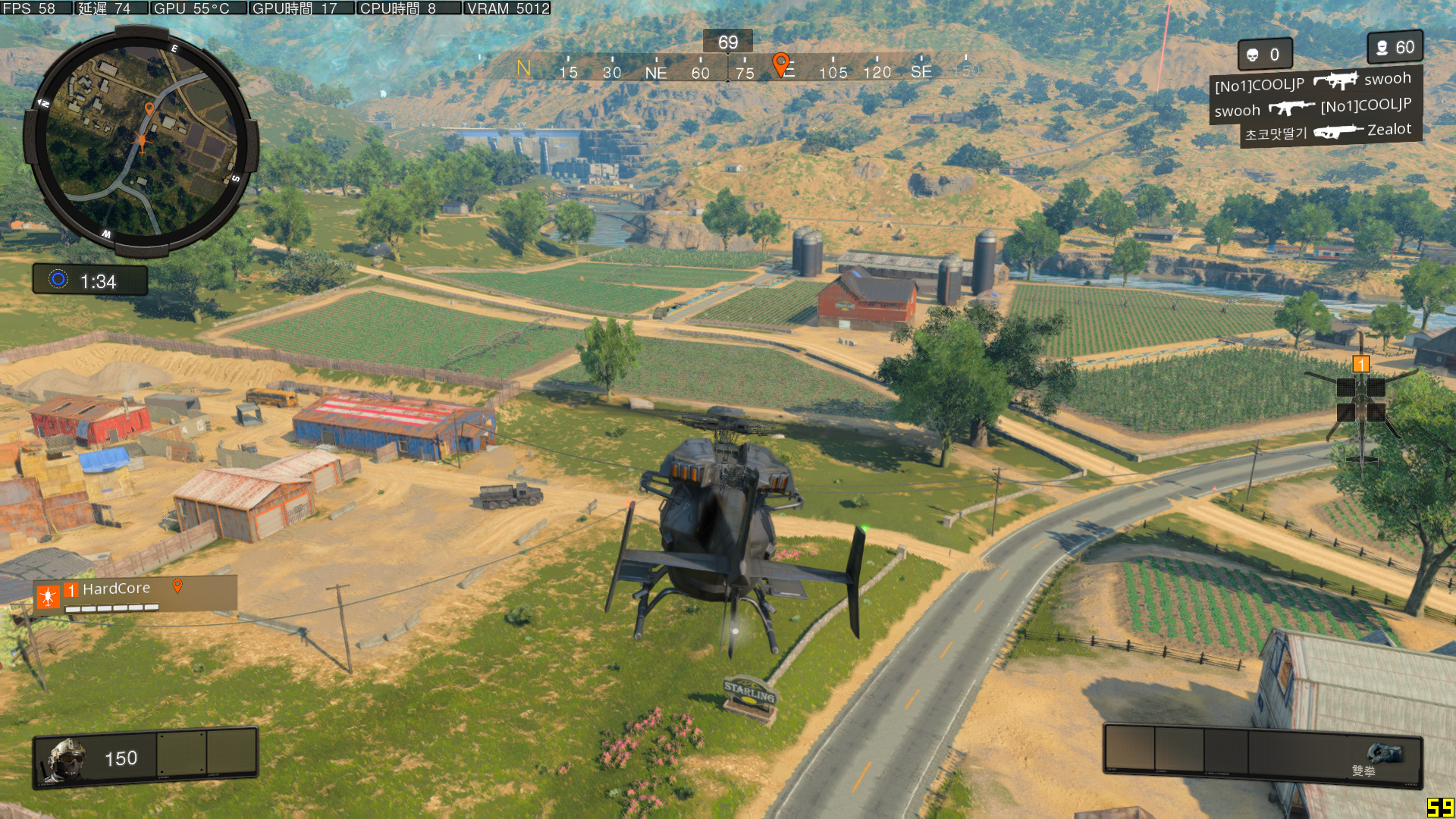
Task: Click the circular minimap
Action: tap(141, 141)
